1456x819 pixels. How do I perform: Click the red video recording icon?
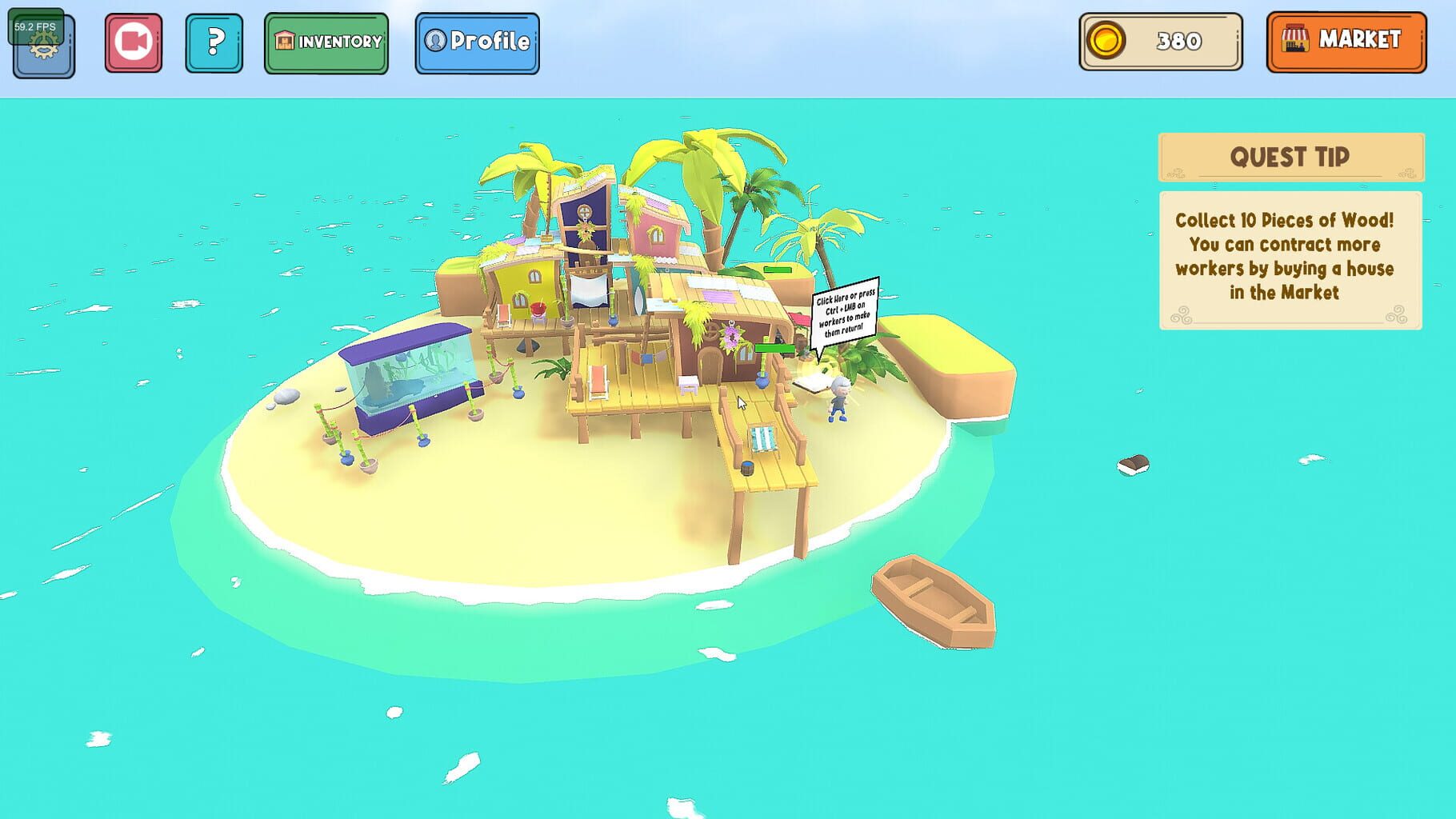point(133,43)
